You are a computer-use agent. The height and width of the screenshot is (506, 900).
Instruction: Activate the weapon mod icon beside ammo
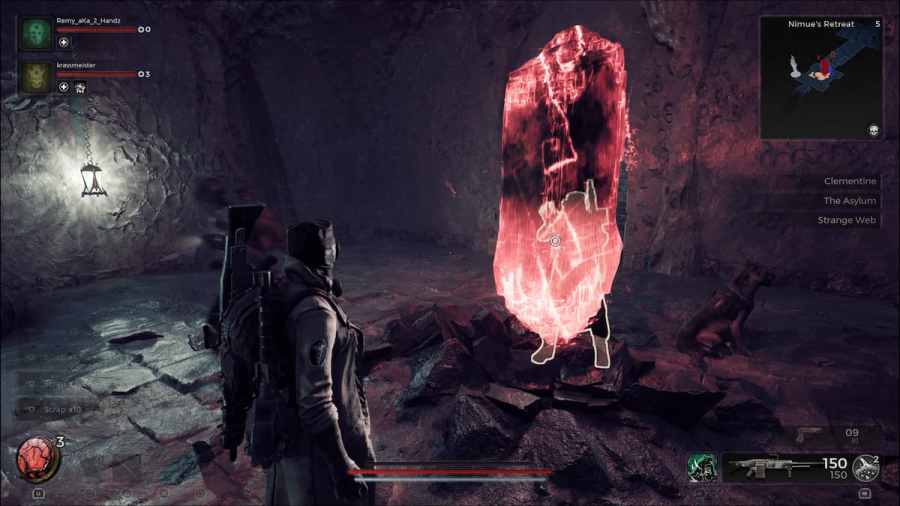(864, 467)
